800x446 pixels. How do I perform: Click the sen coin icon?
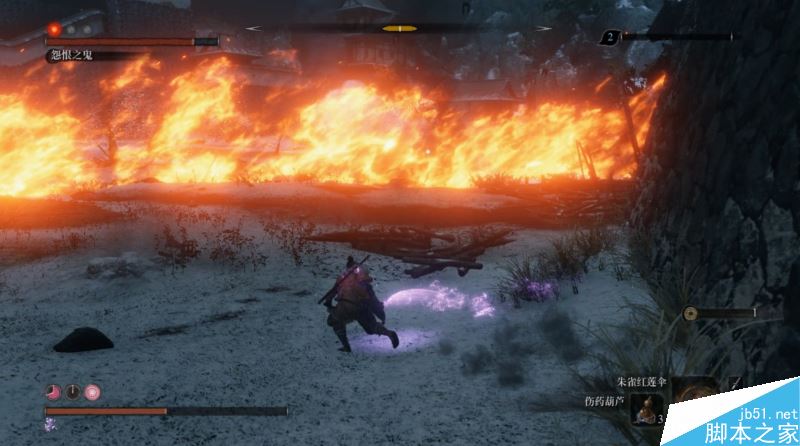[690, 313]
